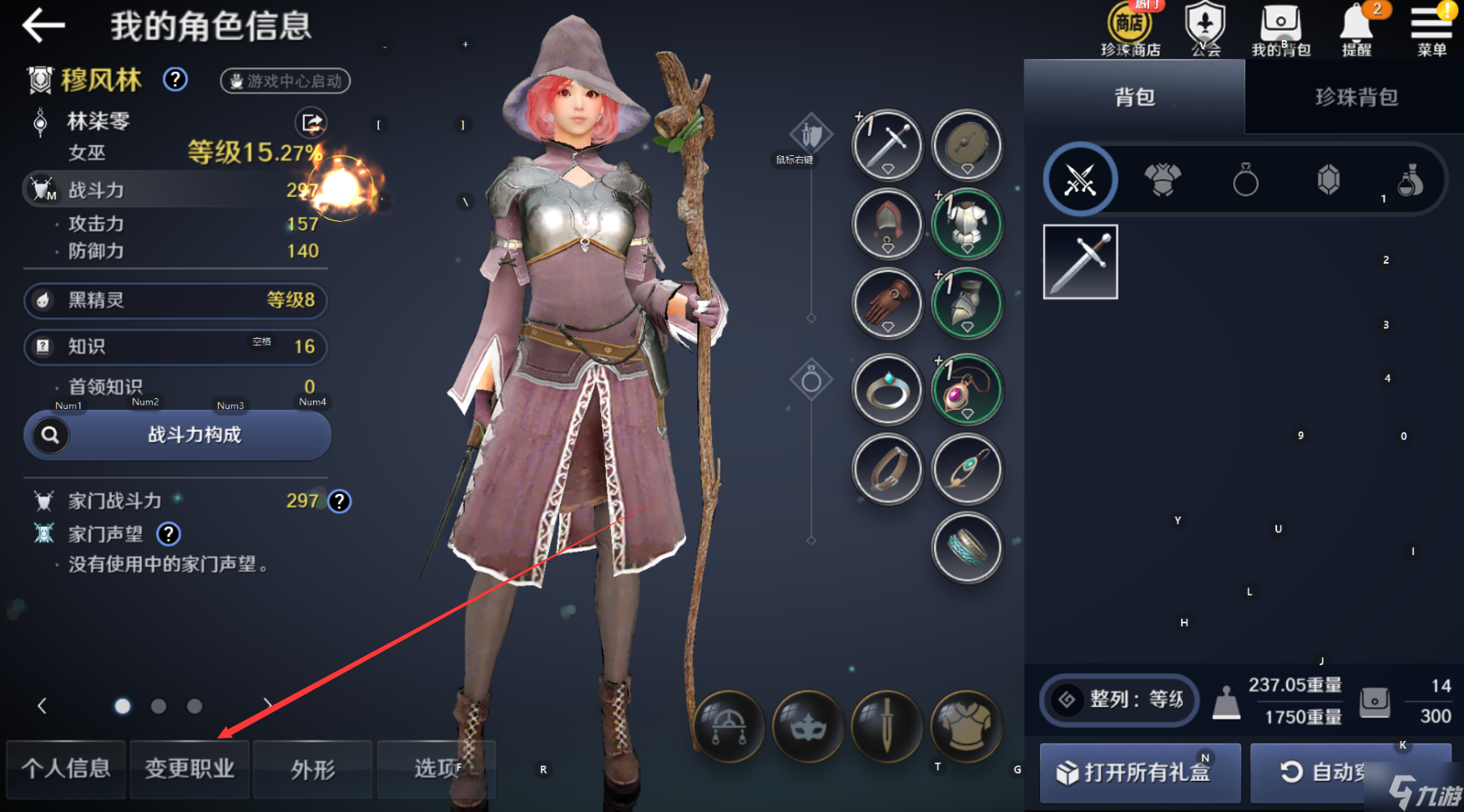Check the 提醒 notification bell

1356,29
